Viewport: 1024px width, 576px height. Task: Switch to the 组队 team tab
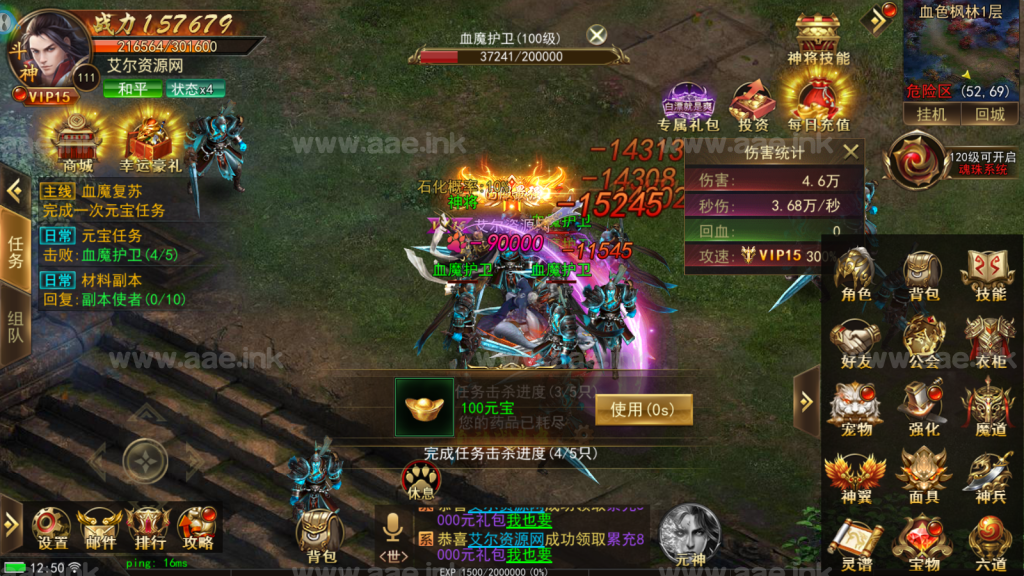tap(15, 325)
